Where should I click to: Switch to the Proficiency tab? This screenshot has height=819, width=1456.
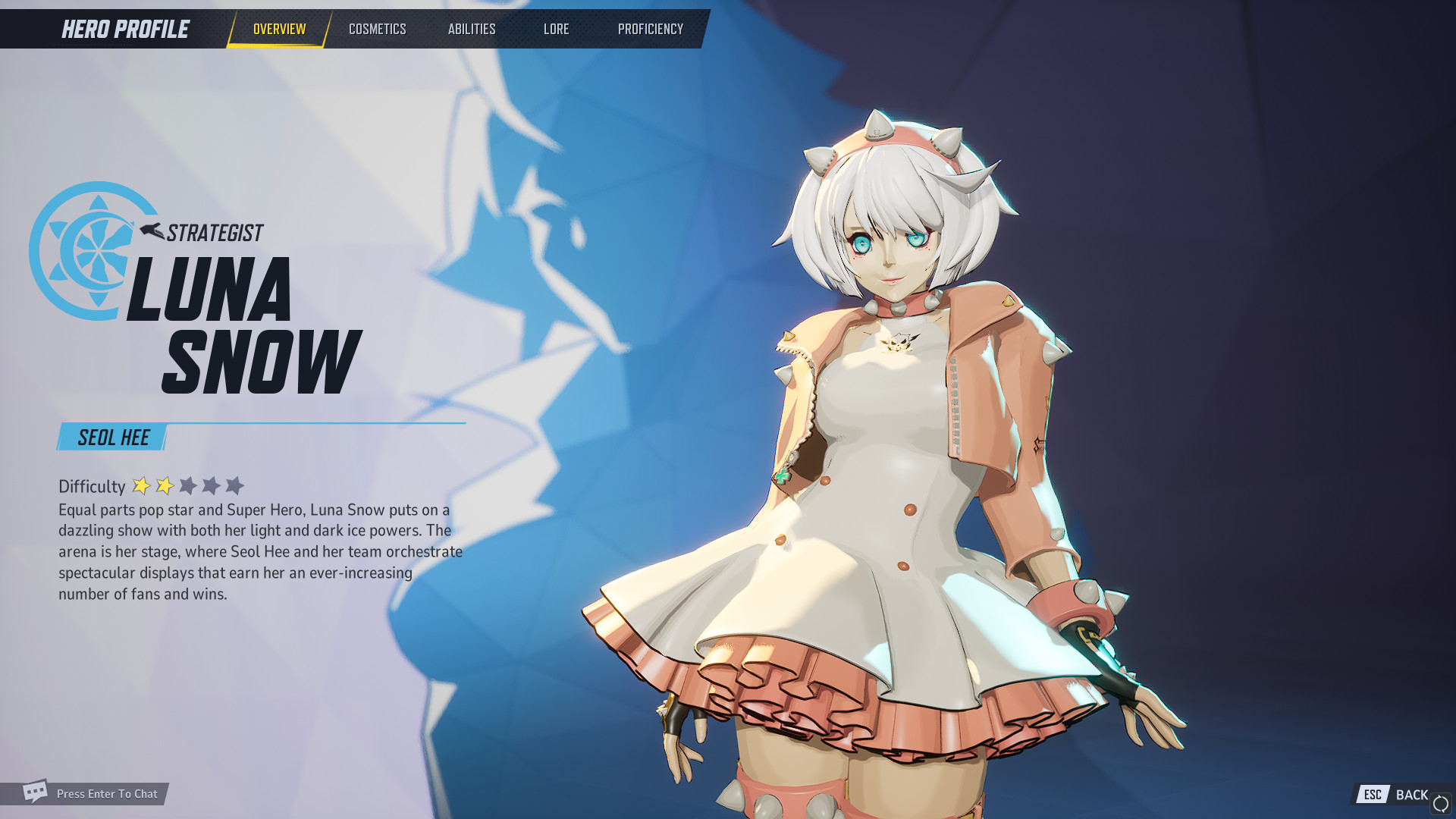(650, 29)
